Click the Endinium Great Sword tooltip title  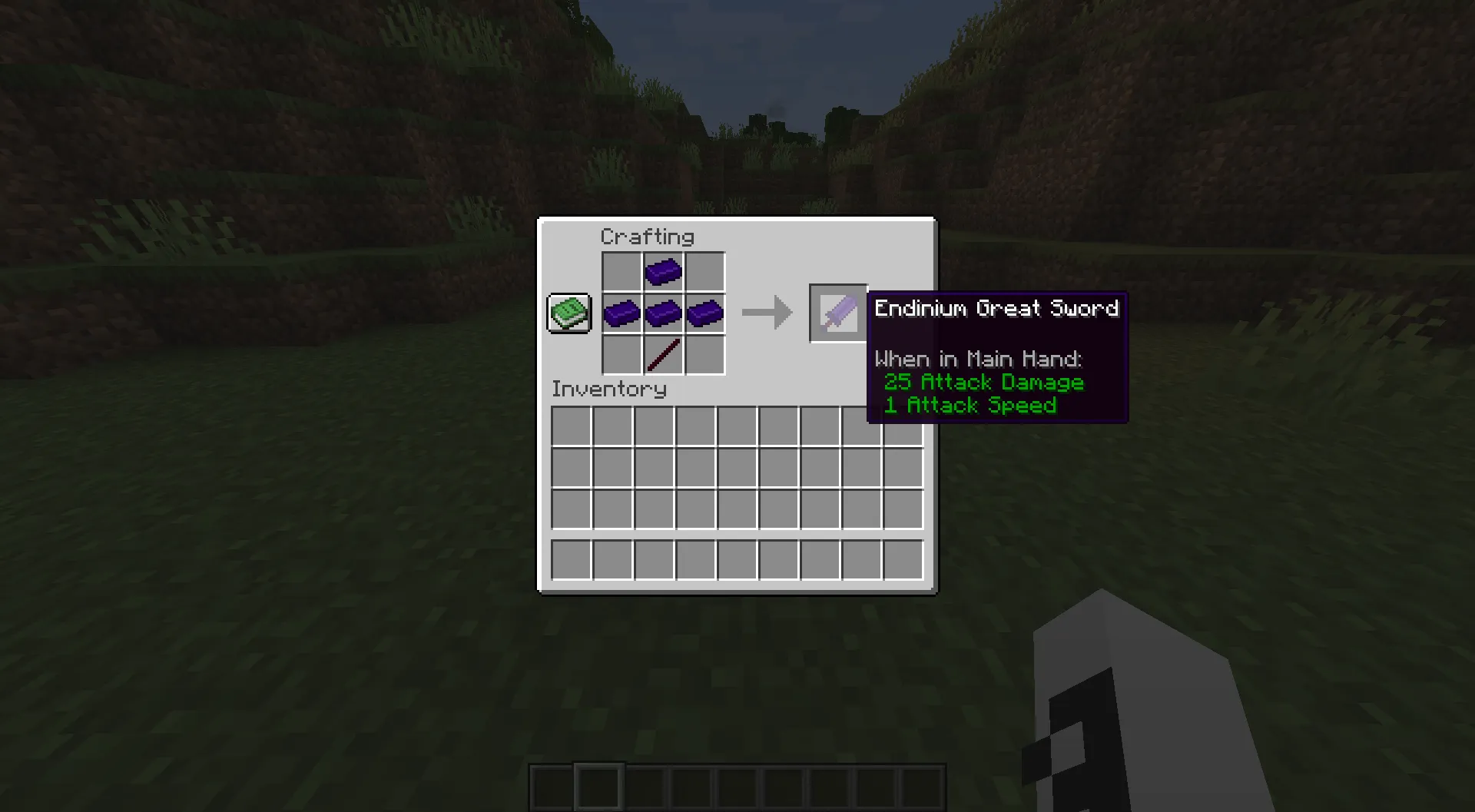click(x=996, y=308)
